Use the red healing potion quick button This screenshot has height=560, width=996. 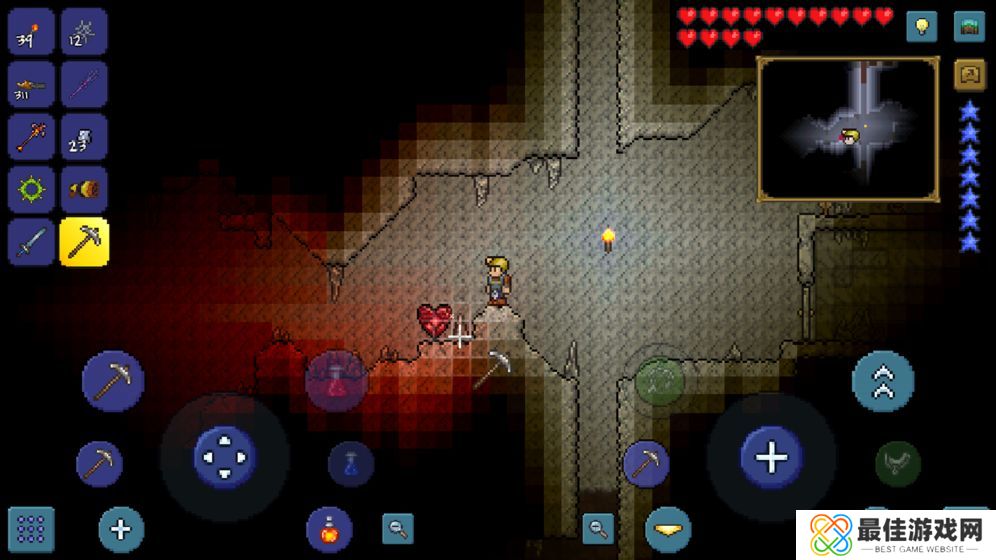click(336, 381)
